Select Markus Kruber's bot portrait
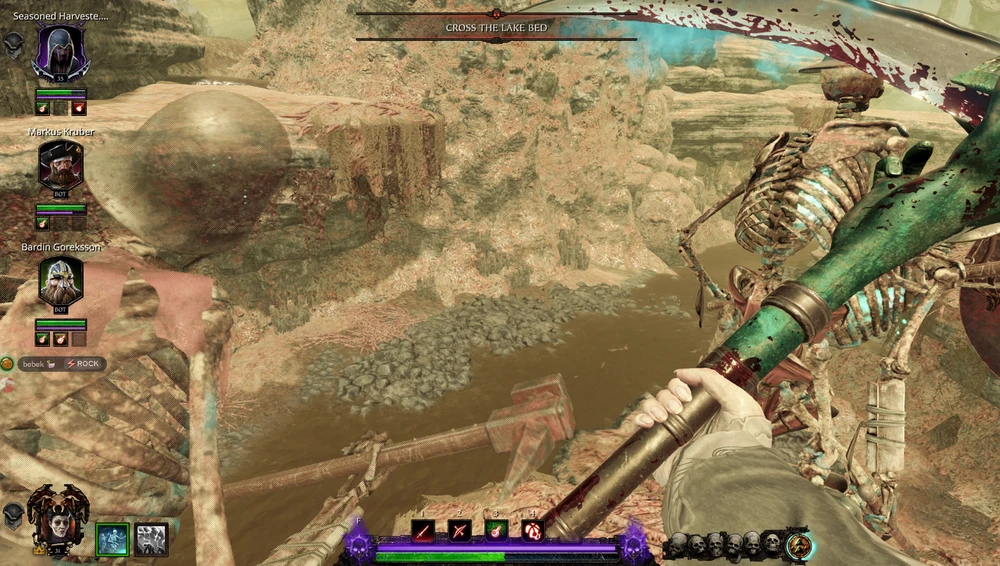The image size is (1000, 566). pos(60,166)
